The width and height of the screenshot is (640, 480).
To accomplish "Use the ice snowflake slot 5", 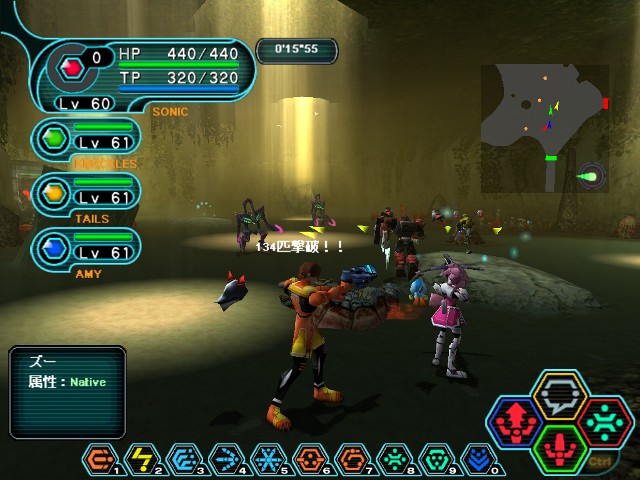I will [268, 461].
